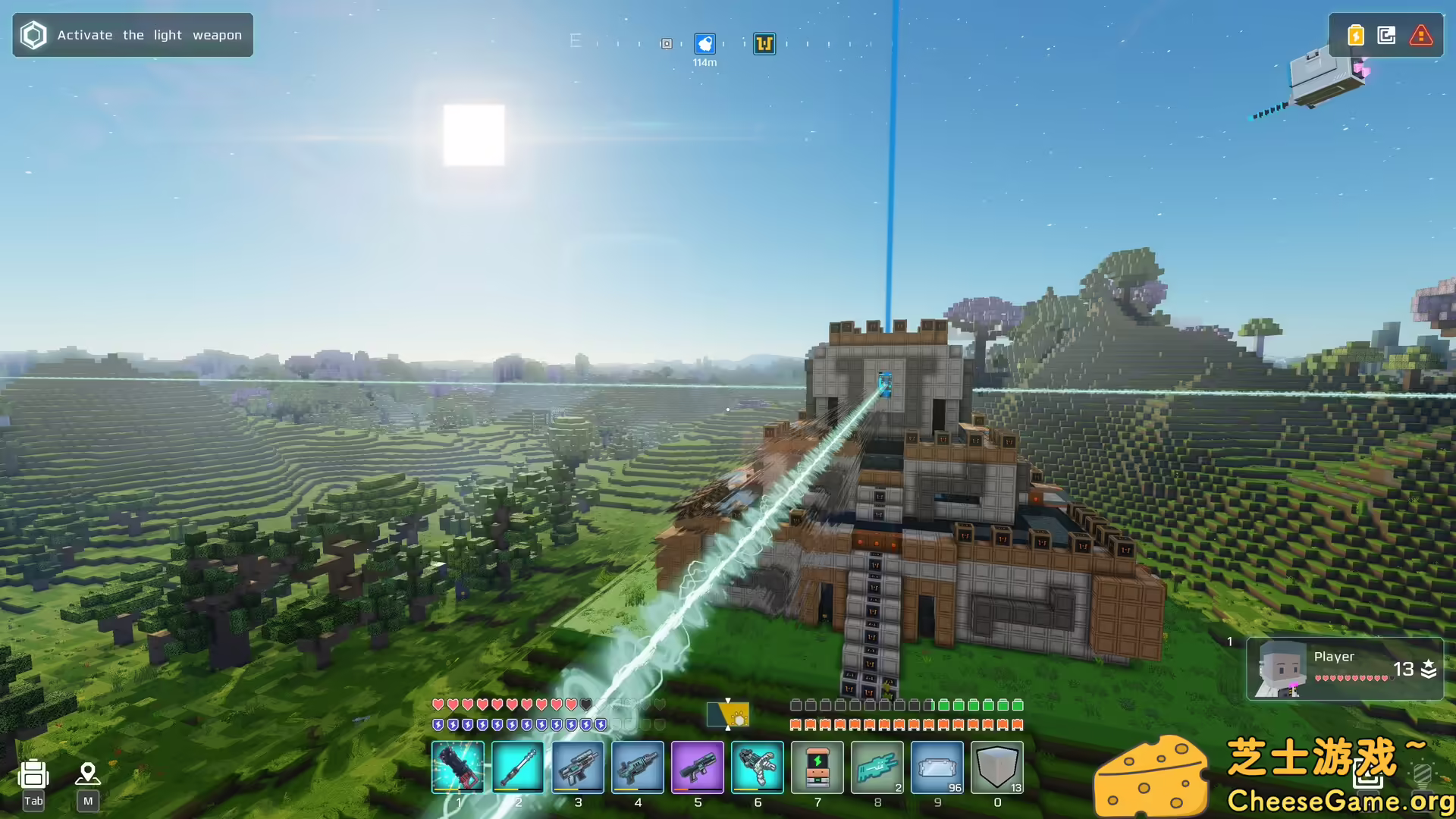Click the yellow battery energy status icon
This screenshot has width=1456, height=819.
click(x=1356, y=35)
